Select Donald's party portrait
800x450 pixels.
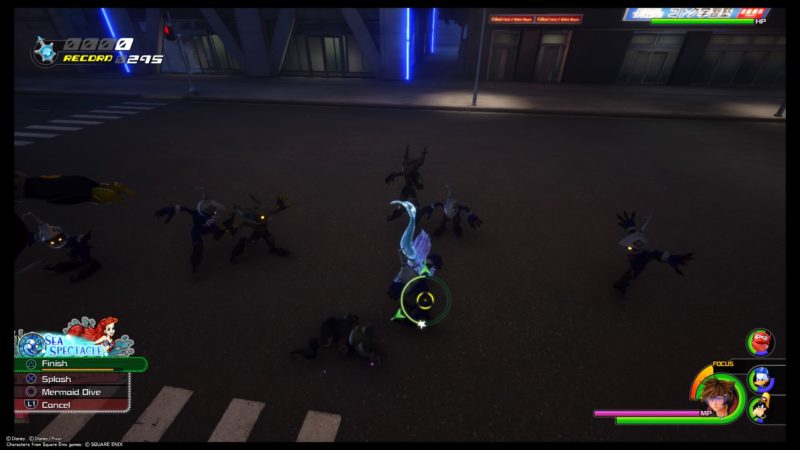point(761,381)
